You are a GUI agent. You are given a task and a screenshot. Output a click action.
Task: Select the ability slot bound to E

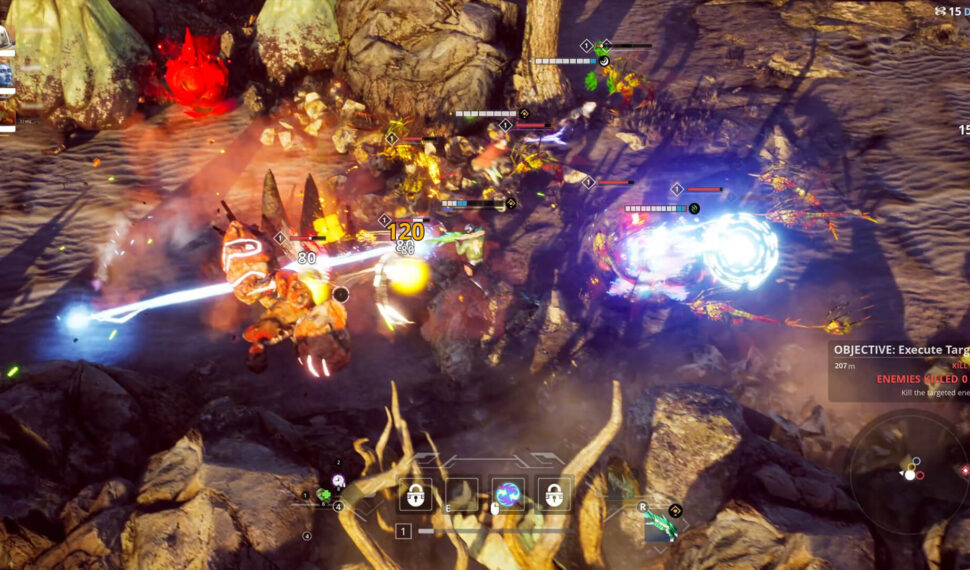pyautogui.click(x=461, y=493)
